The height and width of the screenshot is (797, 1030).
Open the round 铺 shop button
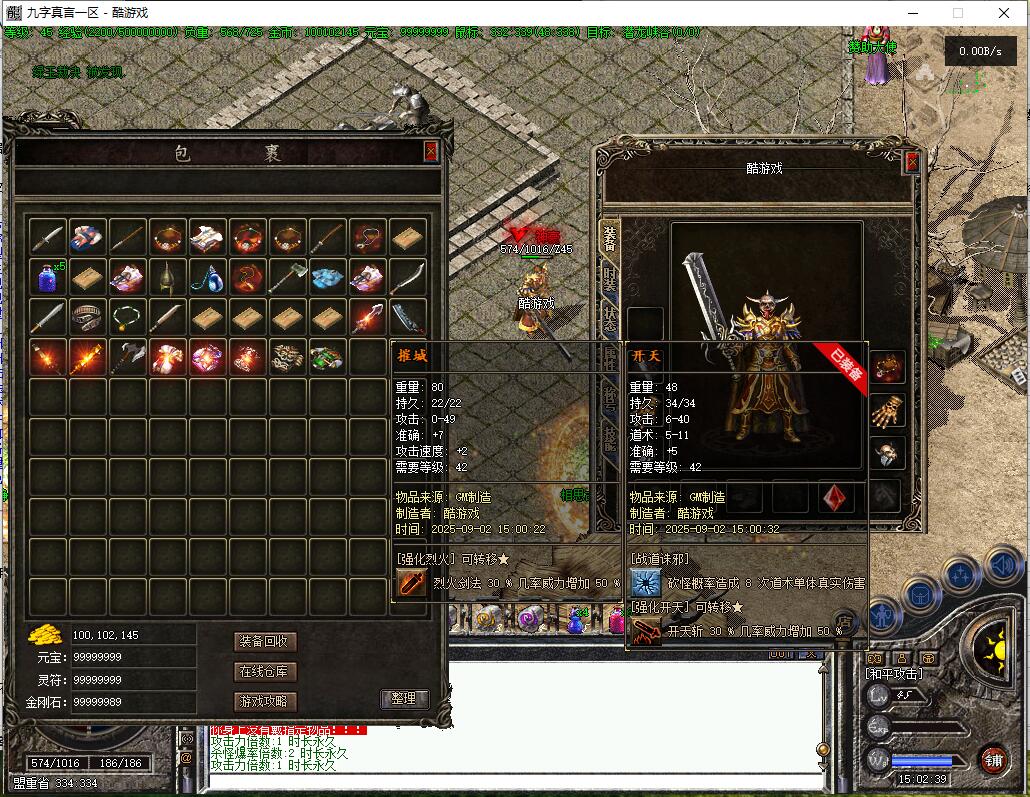pyautogui.click(x=992, y=759)
